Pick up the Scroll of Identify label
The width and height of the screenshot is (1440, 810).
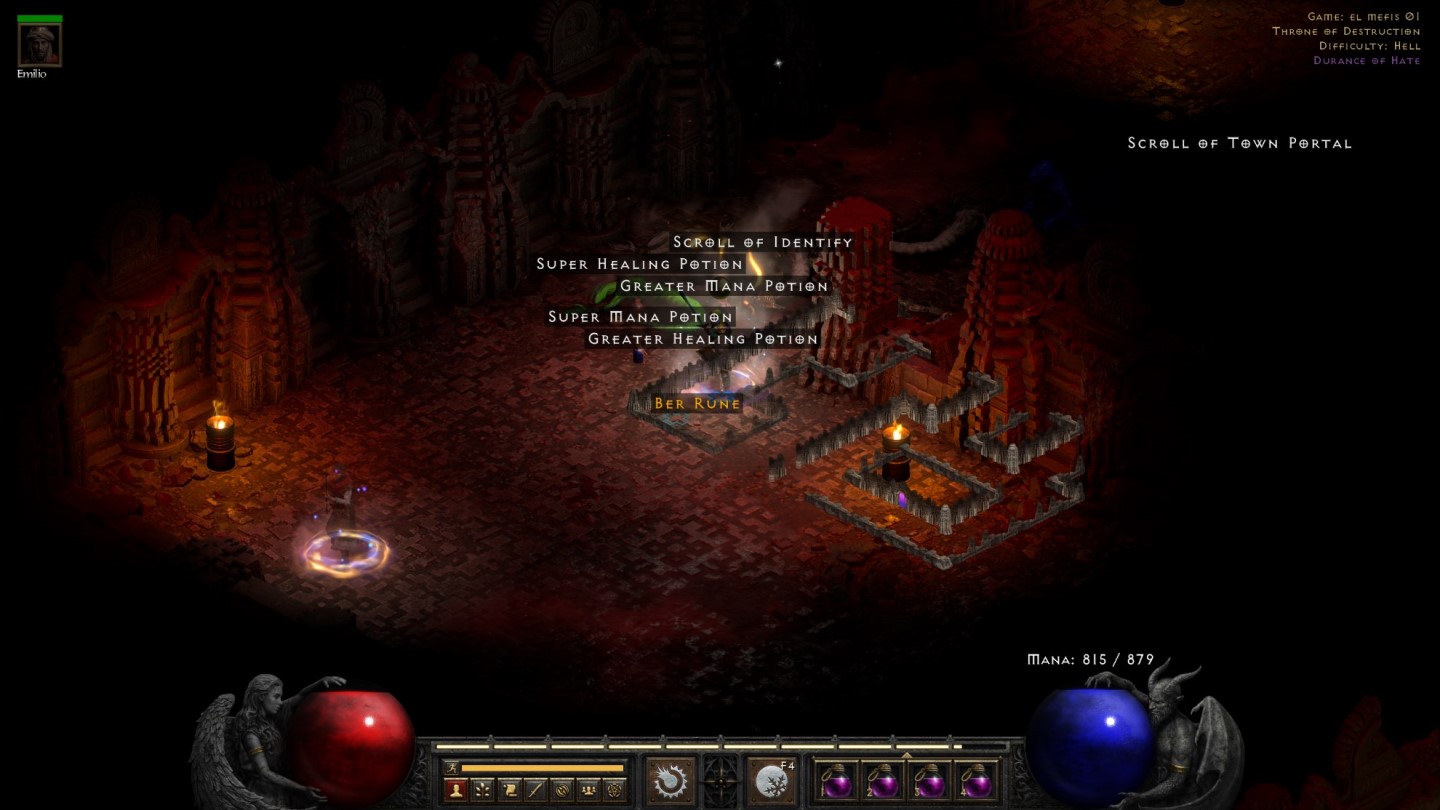pyautogui.click(x=762, y=242)
